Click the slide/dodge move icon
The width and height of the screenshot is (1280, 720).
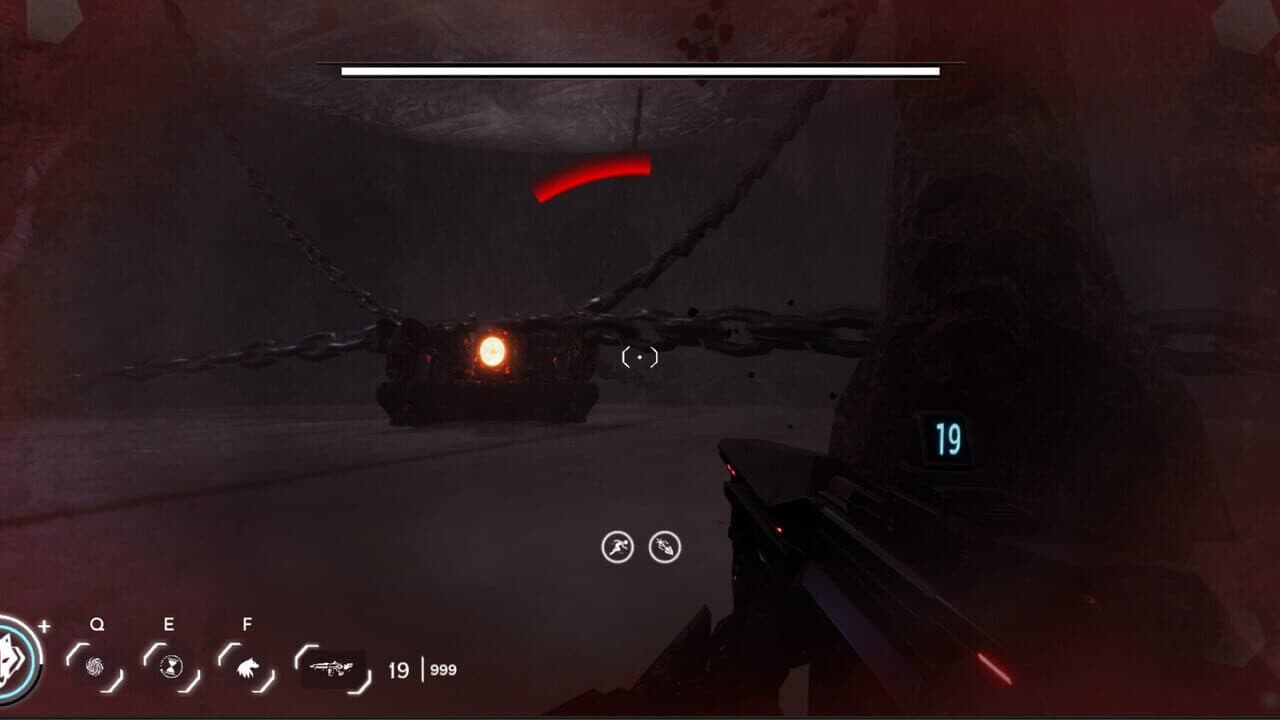(x=664, y=545)
